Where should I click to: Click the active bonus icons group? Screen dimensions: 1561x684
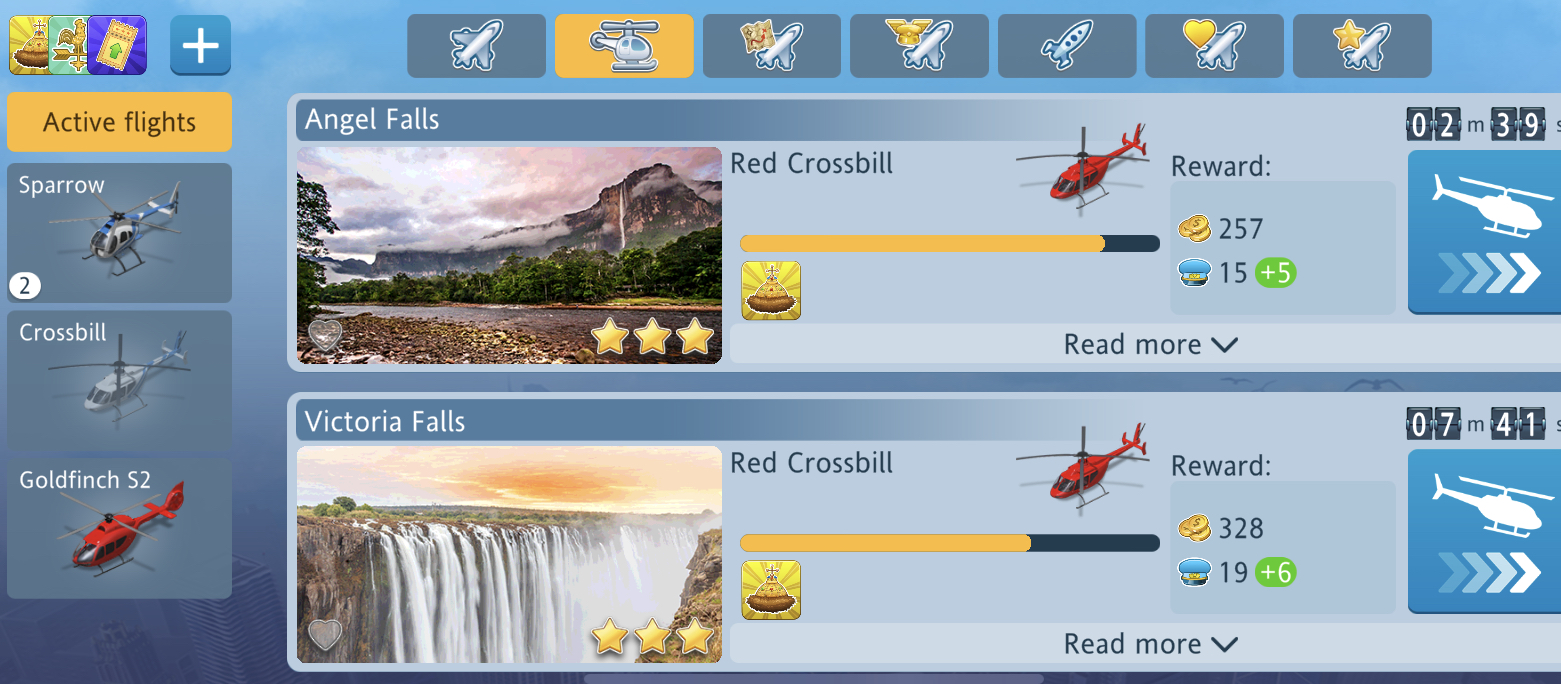(x=78, y=46)
